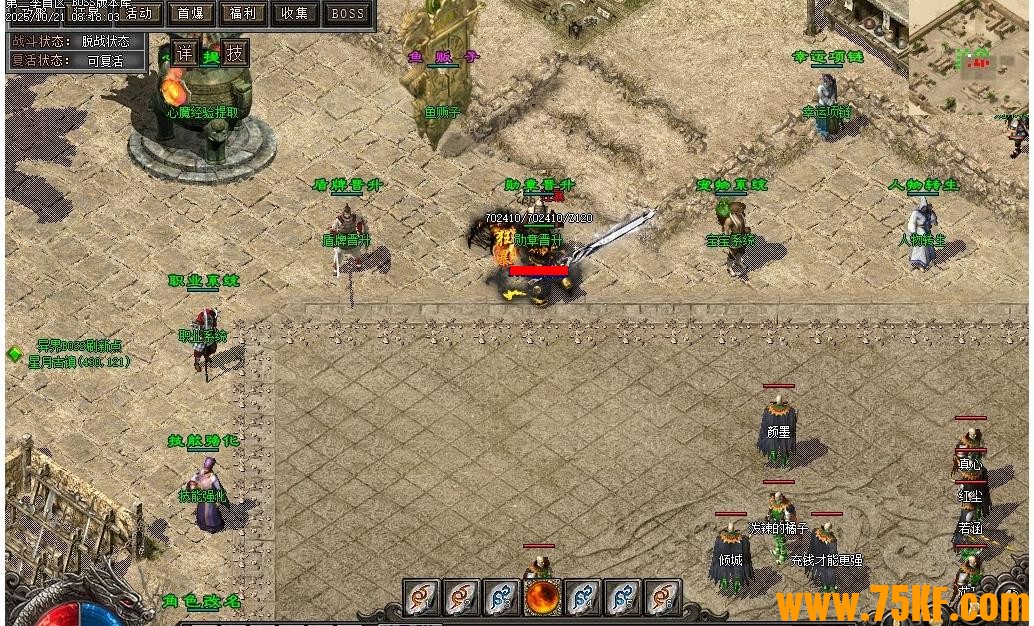Viewport: 1034px width, 626px height.
Task: Click the 详 details button
Action: tap(183, 53)
